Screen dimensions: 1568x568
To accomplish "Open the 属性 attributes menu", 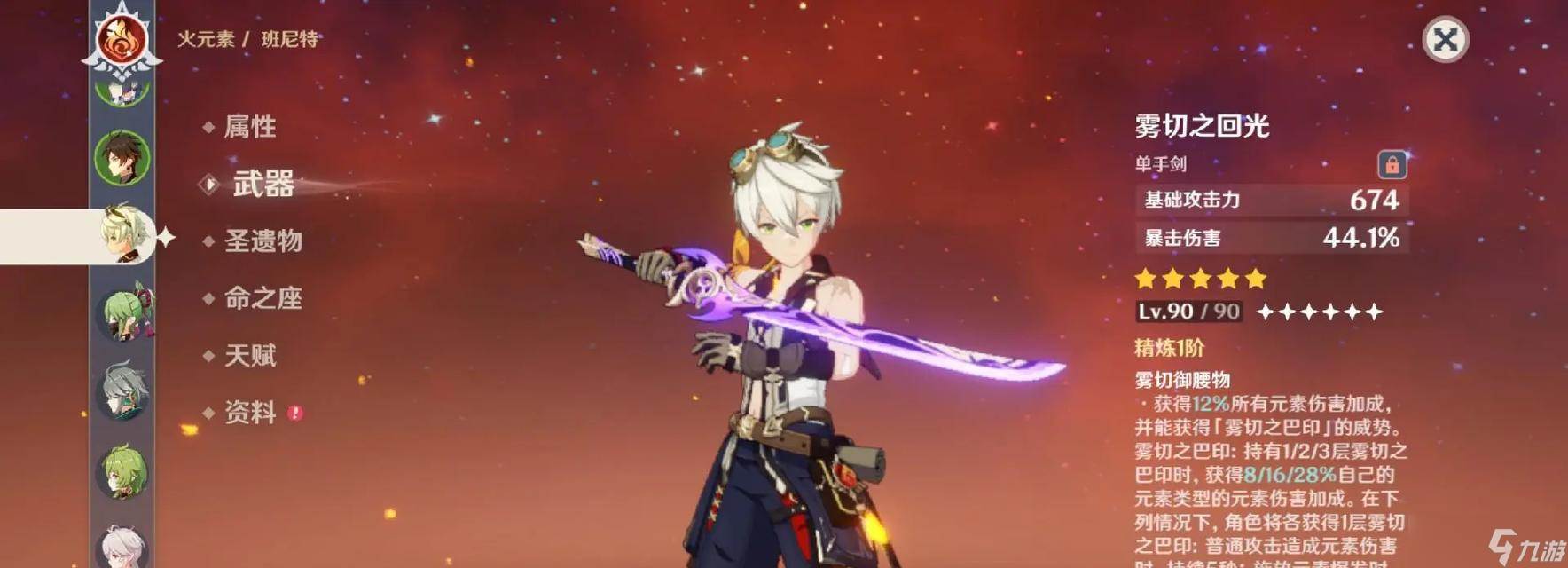I will click(x=249, y=127).
